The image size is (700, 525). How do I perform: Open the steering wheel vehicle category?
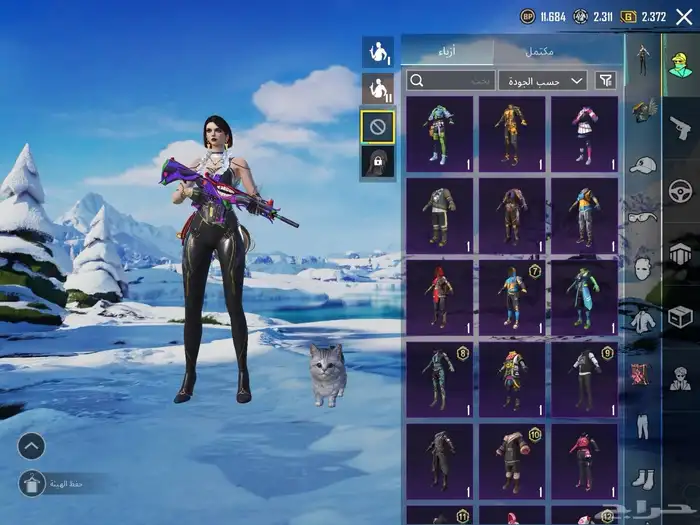(680, 190)
